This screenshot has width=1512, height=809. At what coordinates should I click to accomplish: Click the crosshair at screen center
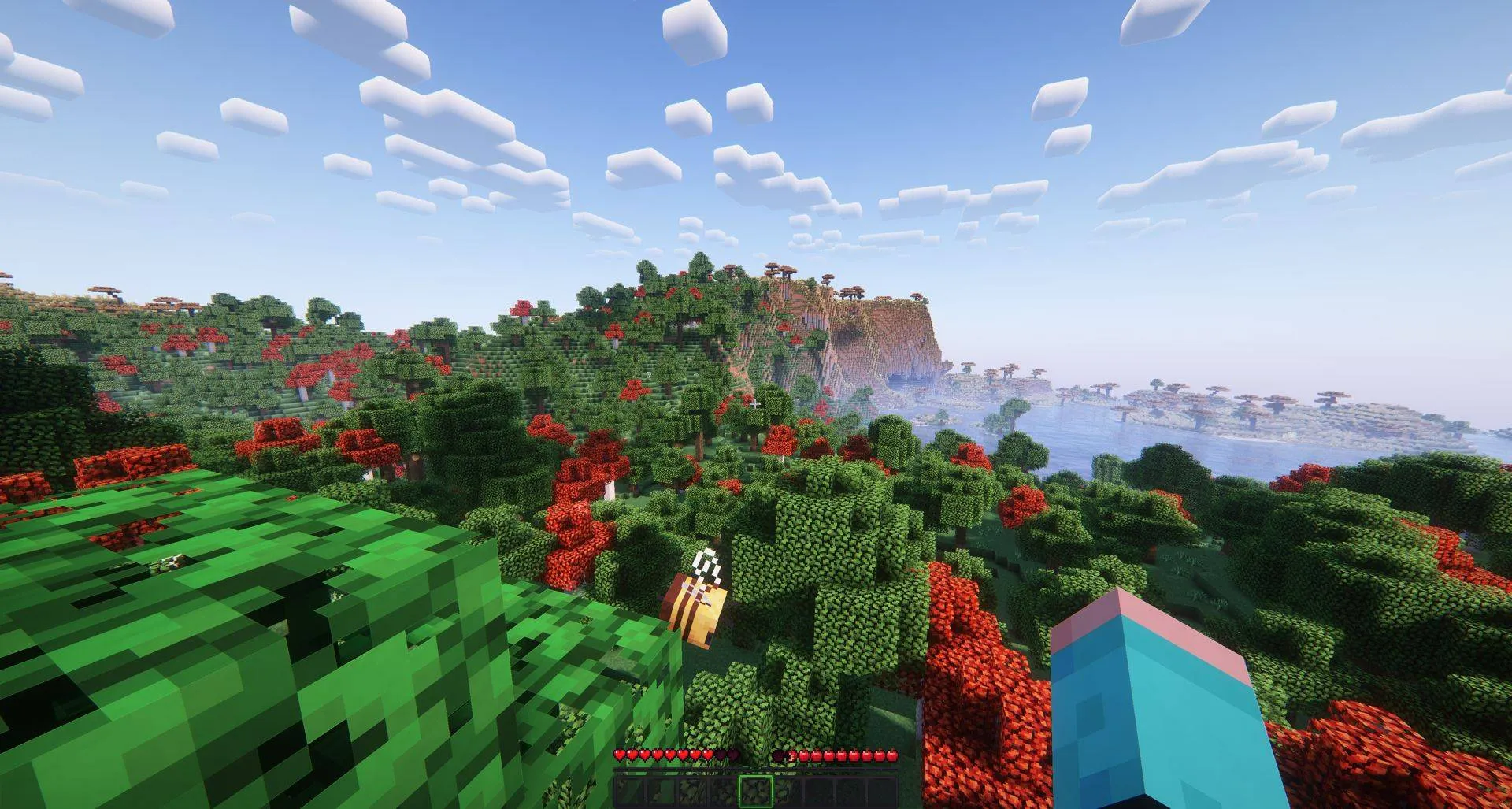coord(756,404)
